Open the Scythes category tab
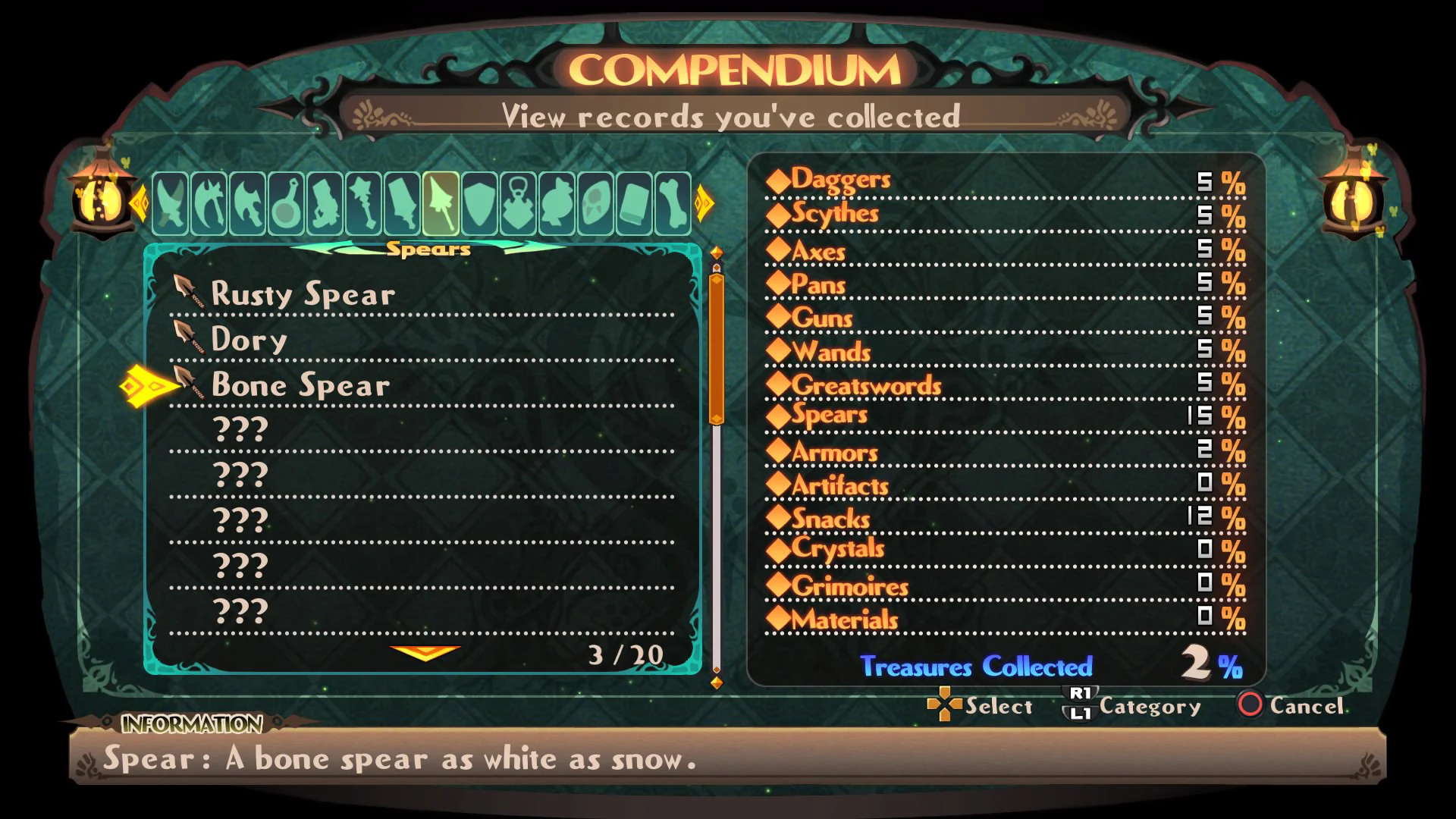The image size is (1456, 819). click(209, 203)
